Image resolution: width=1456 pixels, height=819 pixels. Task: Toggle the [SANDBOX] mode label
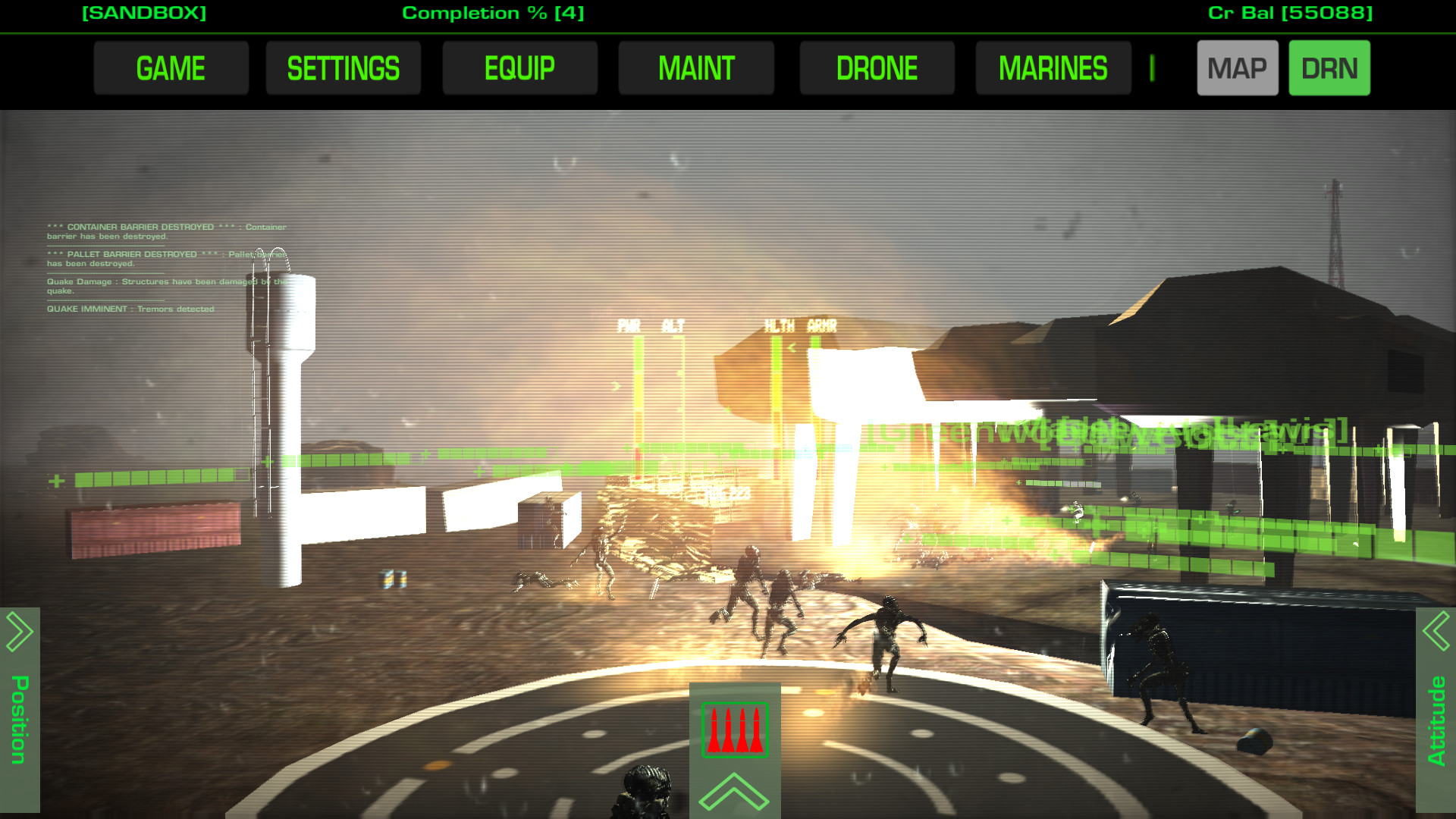pos(145,12)
